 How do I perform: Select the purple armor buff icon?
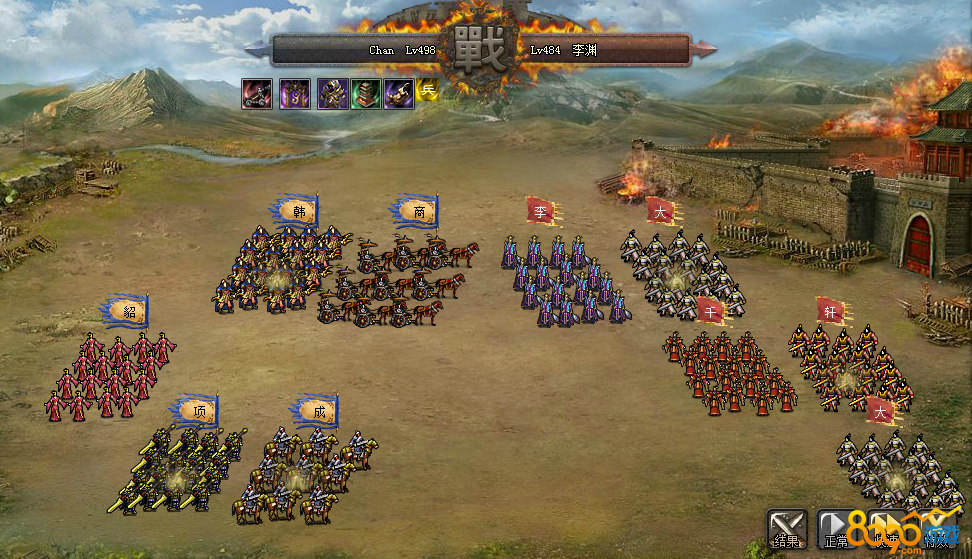tap(332, 94)
